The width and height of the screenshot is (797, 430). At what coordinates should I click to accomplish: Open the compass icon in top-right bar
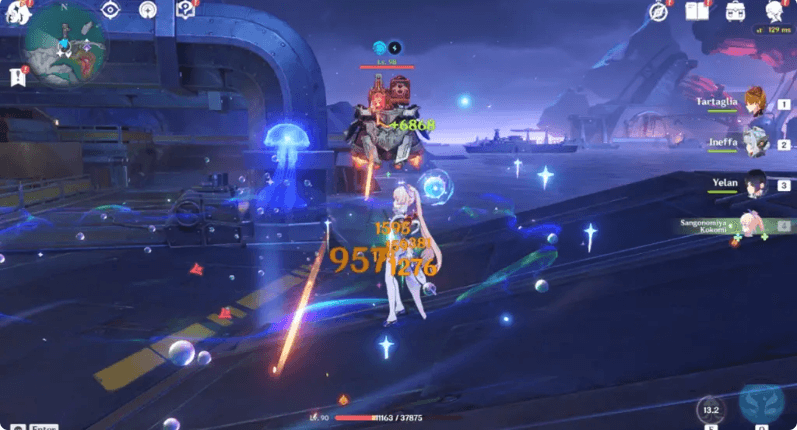[658, 12]
